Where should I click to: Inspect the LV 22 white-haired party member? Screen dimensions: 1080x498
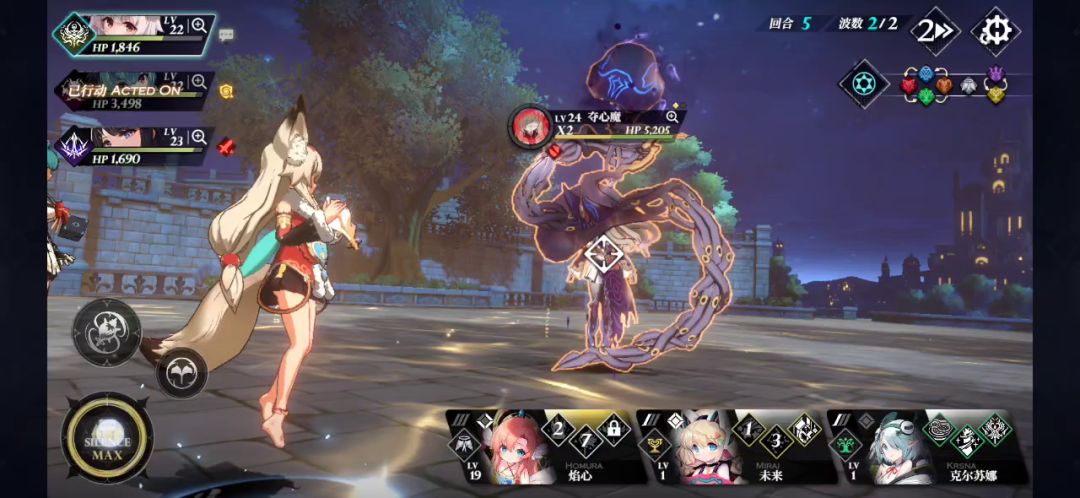(x=199, y=25)
